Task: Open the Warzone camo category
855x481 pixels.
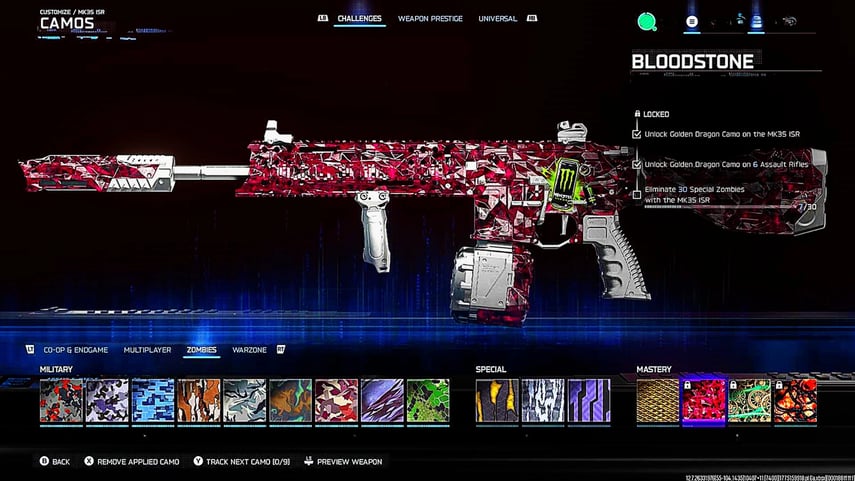Action: coord(249,350)
